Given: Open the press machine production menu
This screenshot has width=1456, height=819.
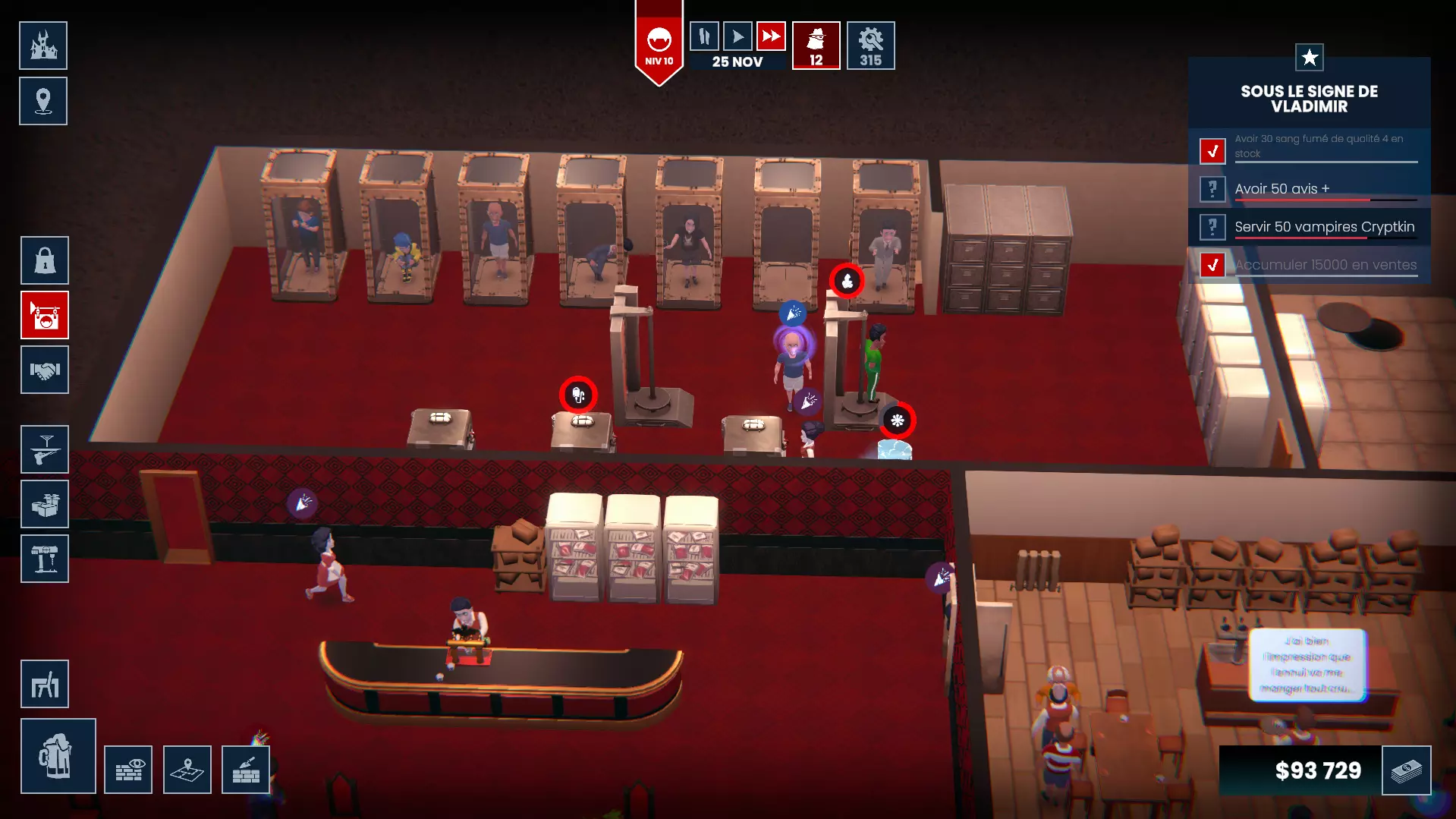Looking at the screenshot, I should (x=45, y=559).
